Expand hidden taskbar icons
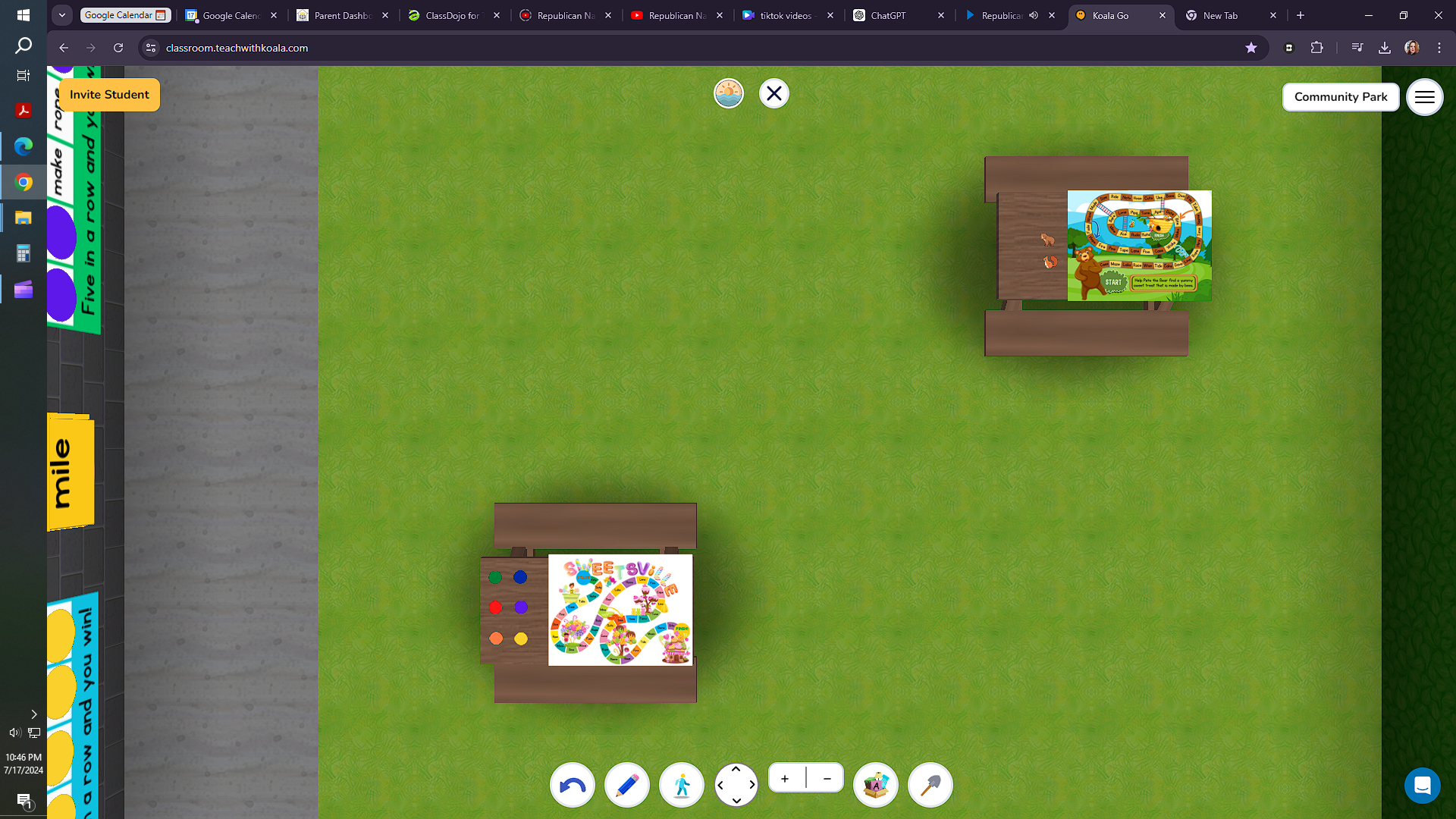The image size is (1456, 819). 34,714
